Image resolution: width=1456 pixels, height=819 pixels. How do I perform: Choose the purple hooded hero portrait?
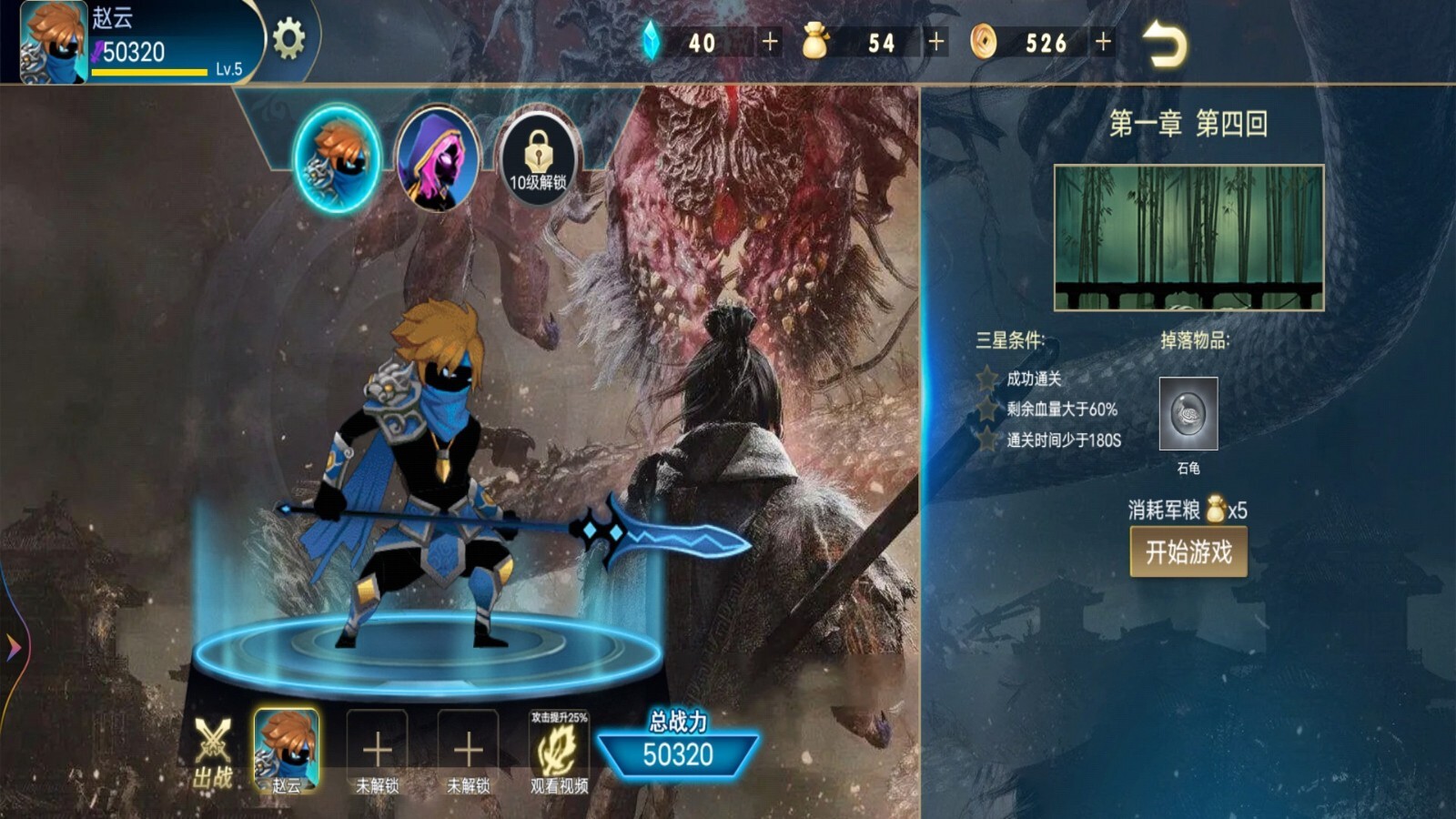438,158
